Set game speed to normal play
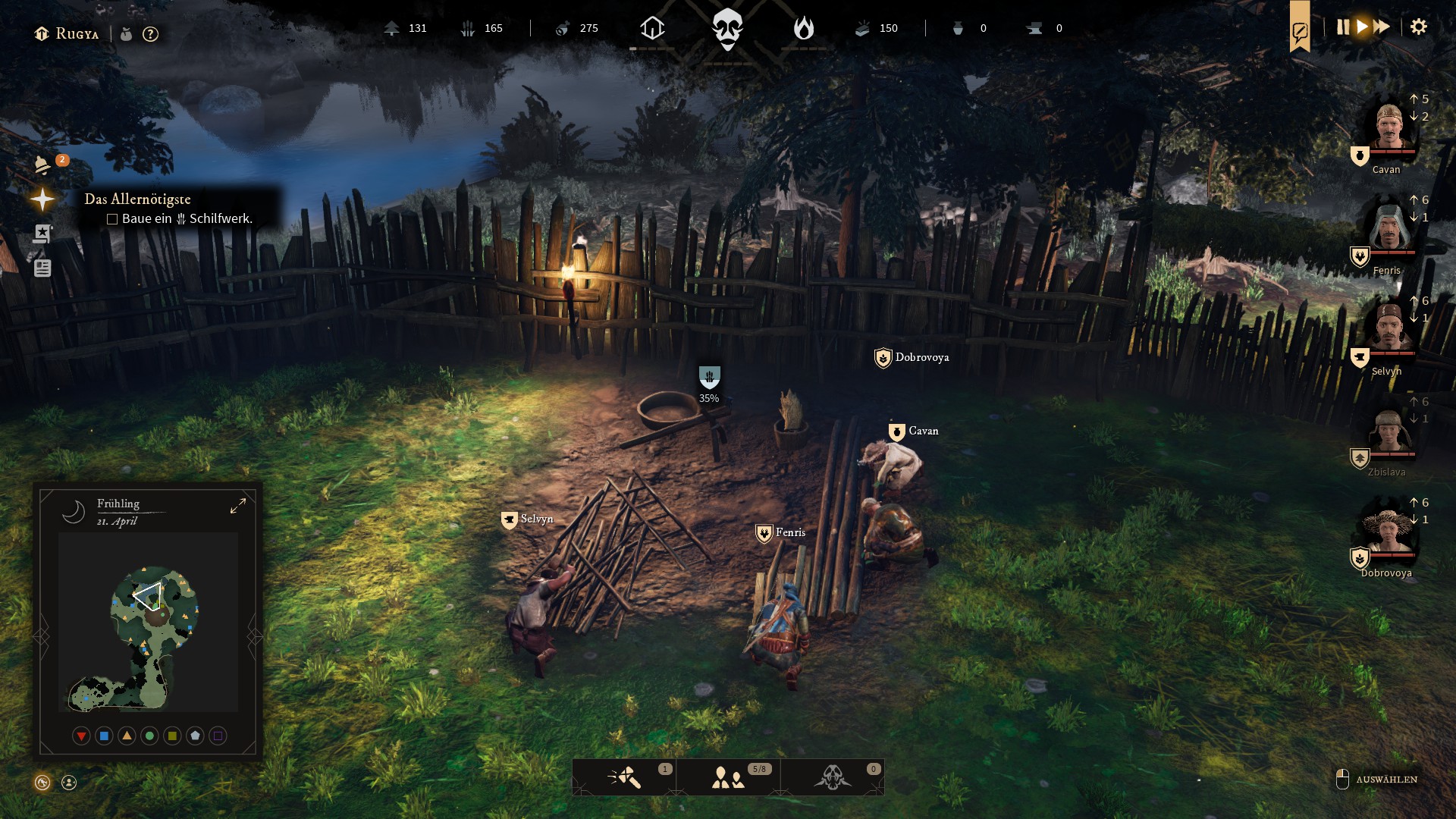This screenshot has width=1456, height=819. coord(1363,27)
